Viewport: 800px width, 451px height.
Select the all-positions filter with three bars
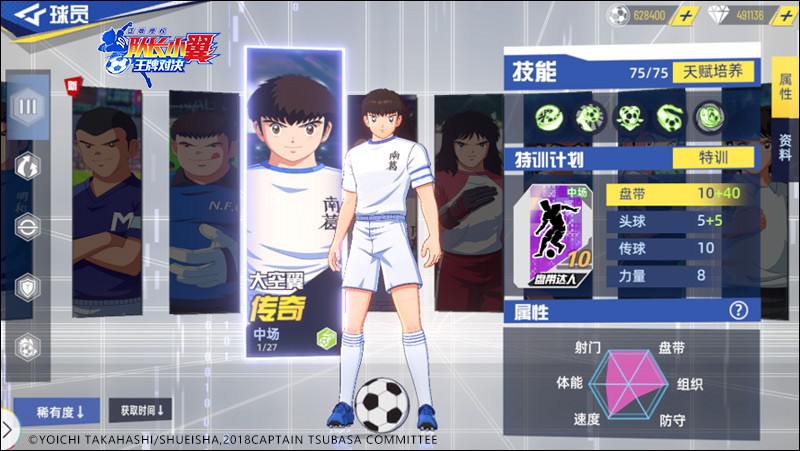point(28,105)
